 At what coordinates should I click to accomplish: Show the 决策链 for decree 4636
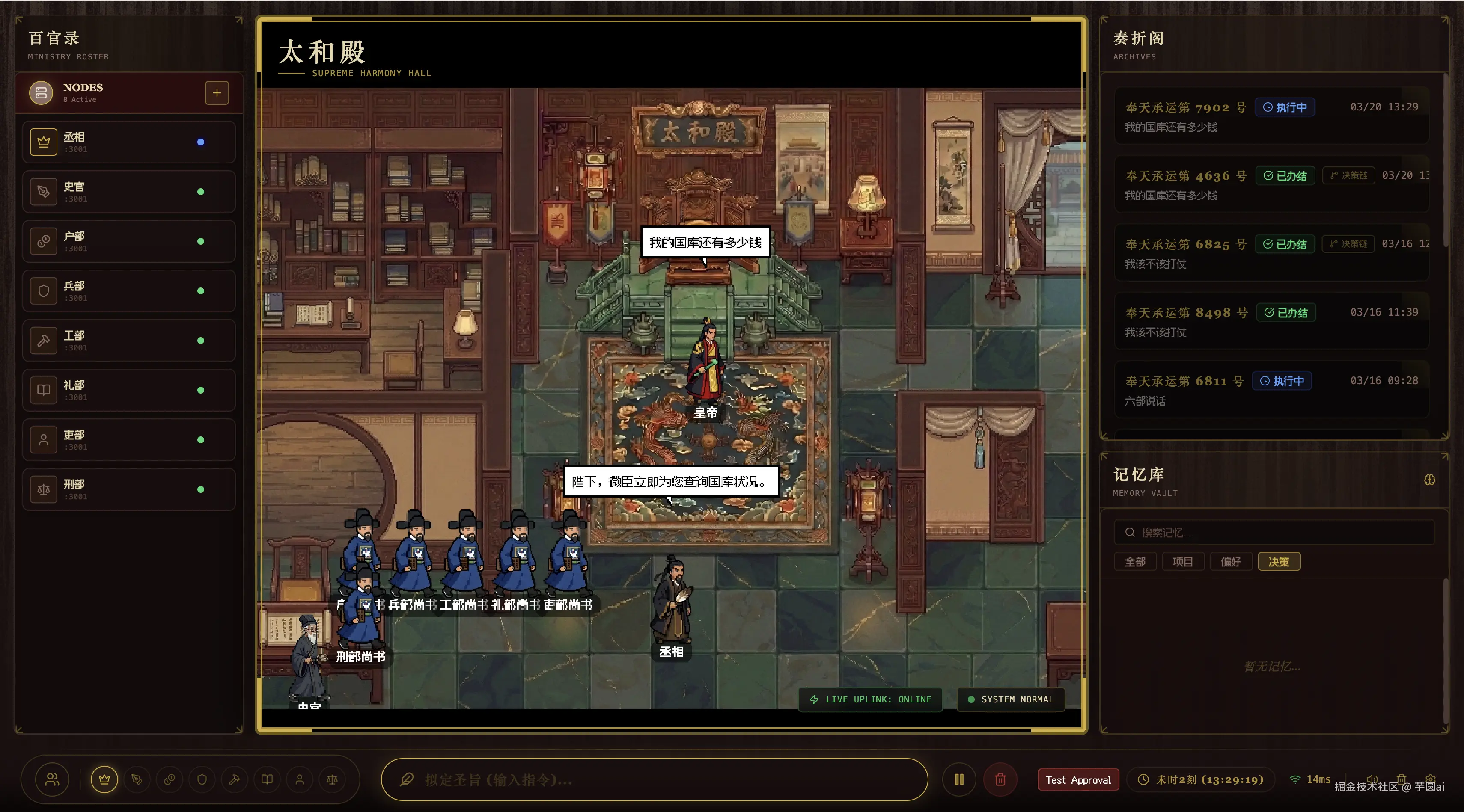(1348, 175)
